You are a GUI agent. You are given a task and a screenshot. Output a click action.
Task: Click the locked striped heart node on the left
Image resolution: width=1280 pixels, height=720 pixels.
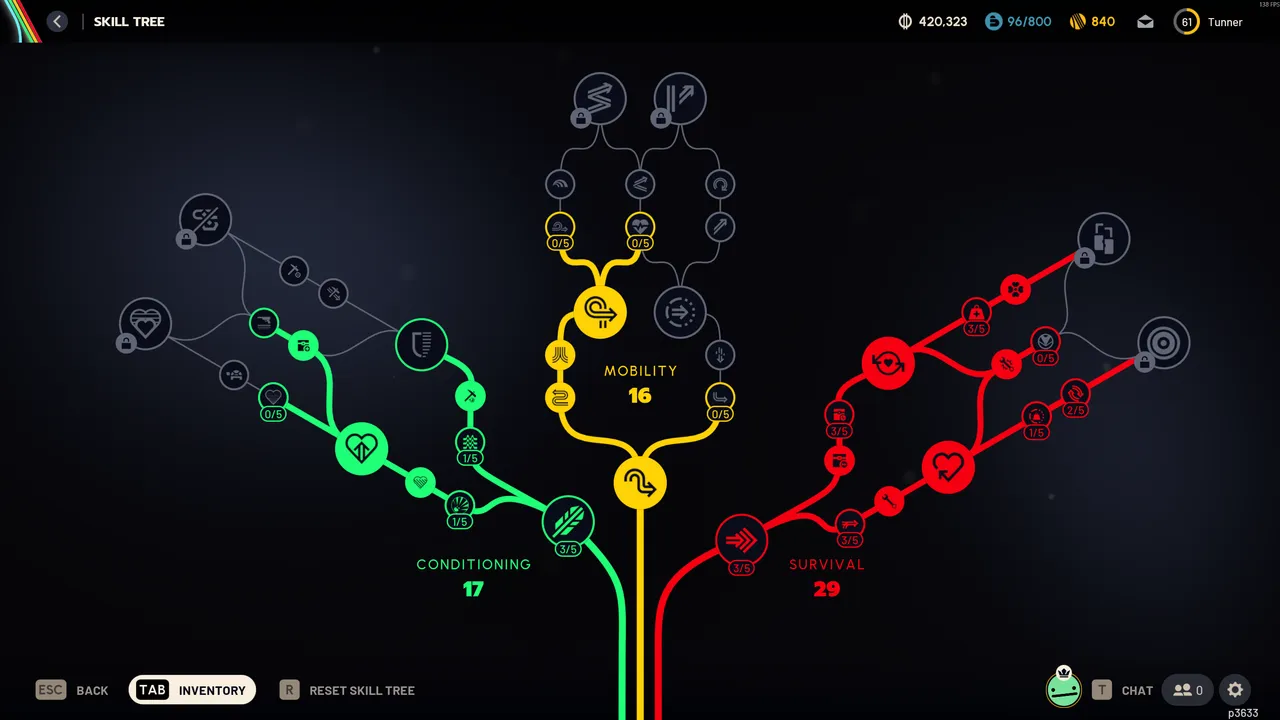tap(145, 325)
